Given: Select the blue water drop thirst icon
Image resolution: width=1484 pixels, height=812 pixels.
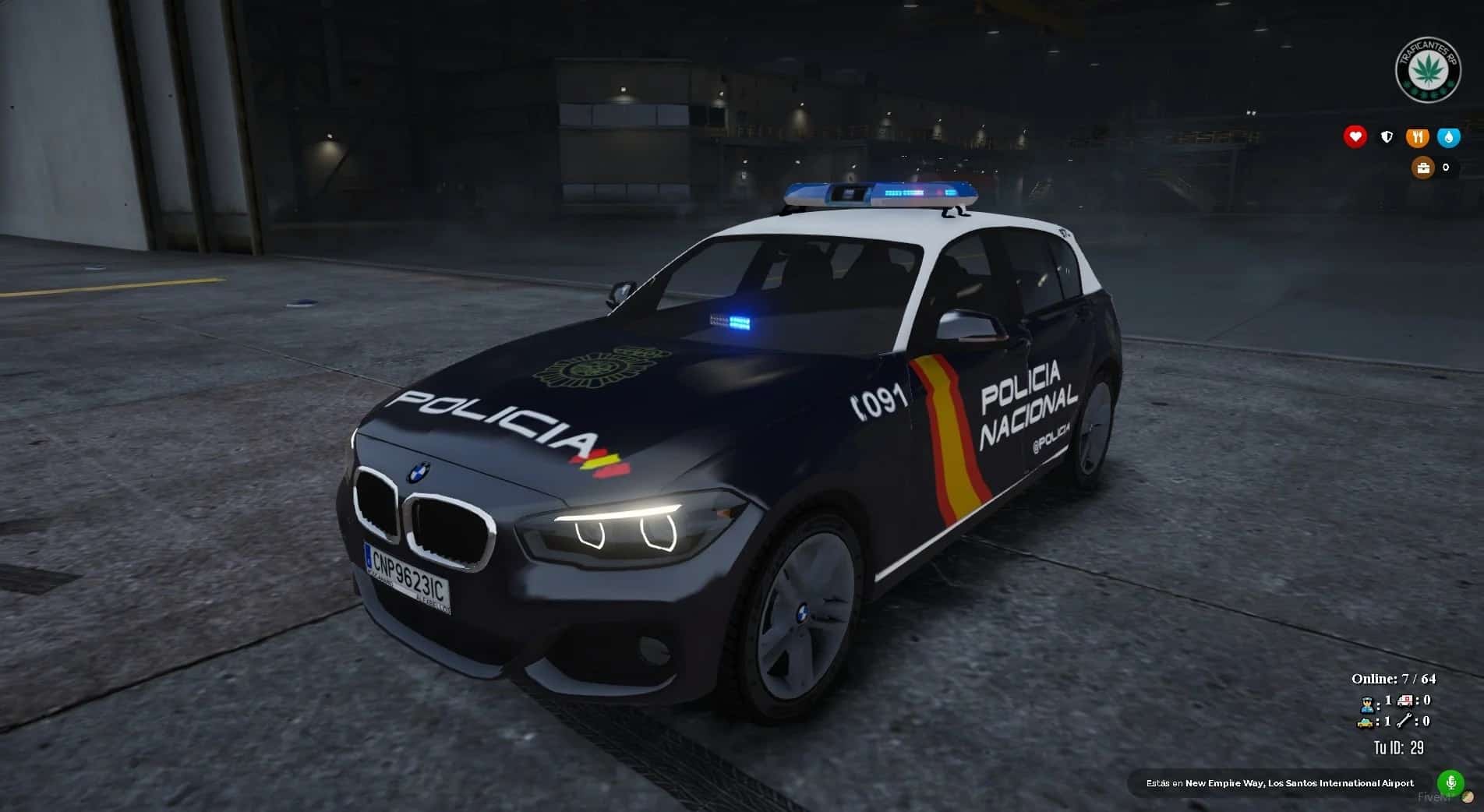Looking at the screenshot, I should 1448,137.
